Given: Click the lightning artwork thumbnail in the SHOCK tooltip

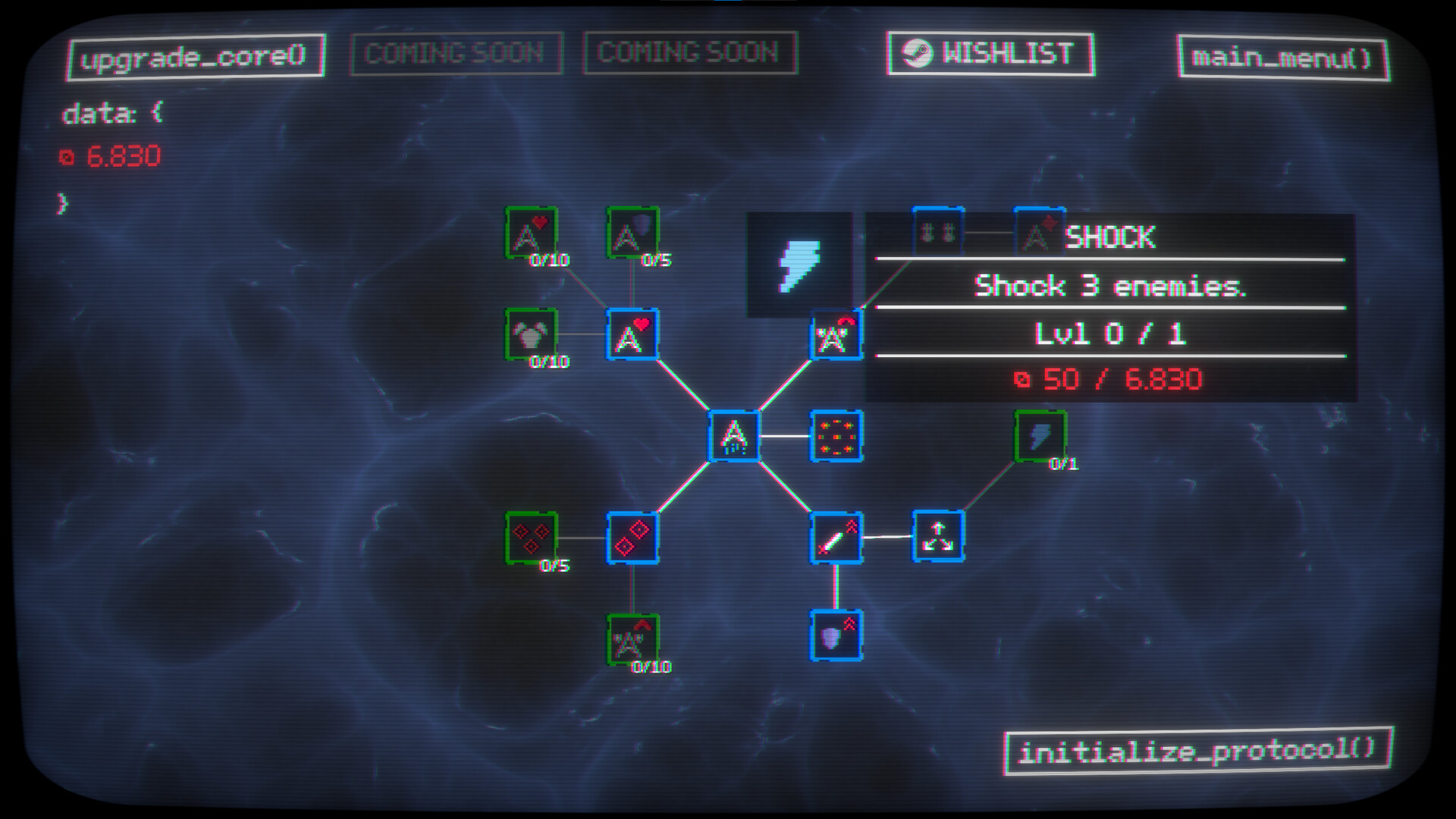Looking at the screenshot, I should (802, 266).
